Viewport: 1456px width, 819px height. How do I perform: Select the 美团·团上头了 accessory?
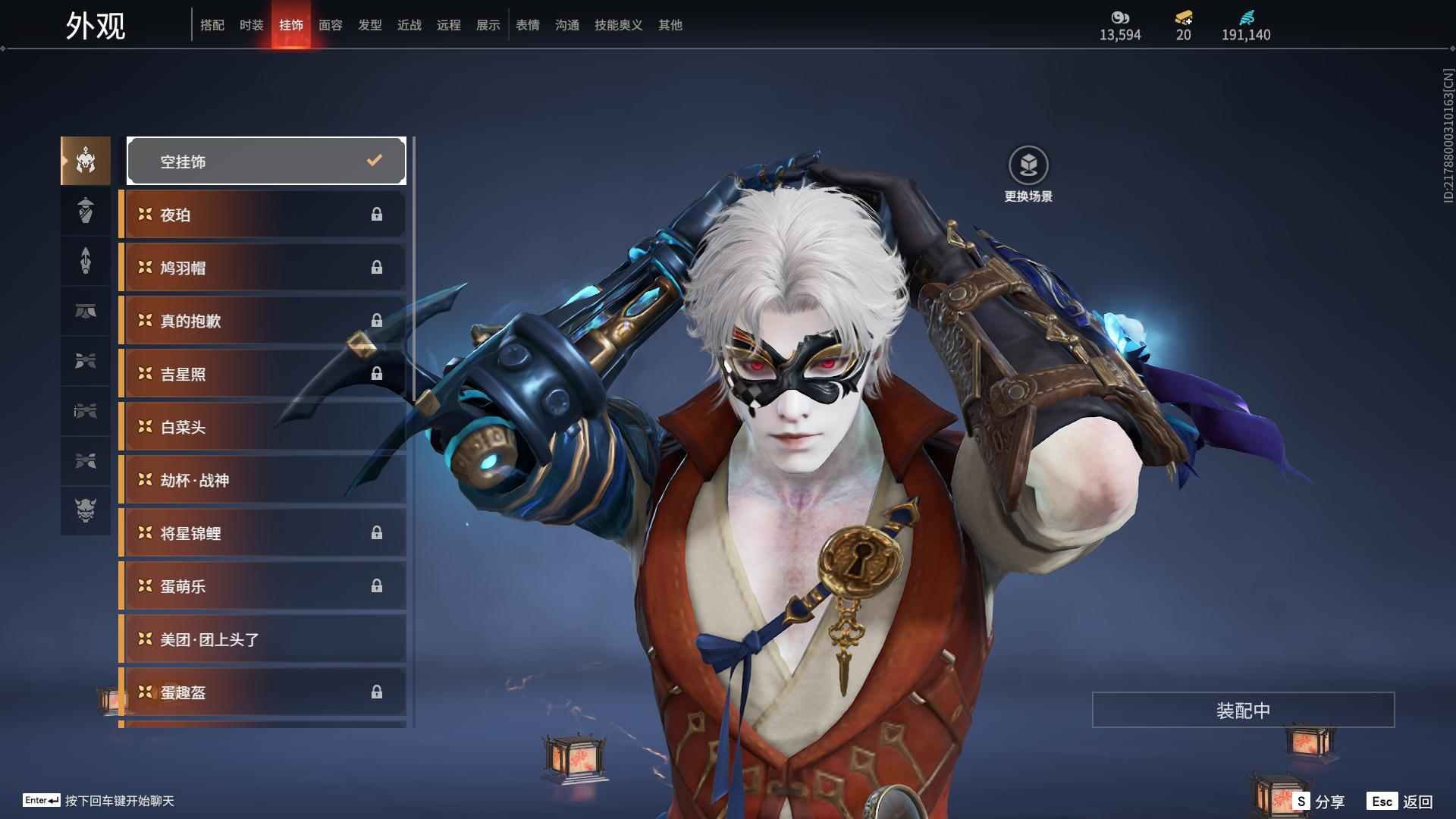(x=262, y=639)
